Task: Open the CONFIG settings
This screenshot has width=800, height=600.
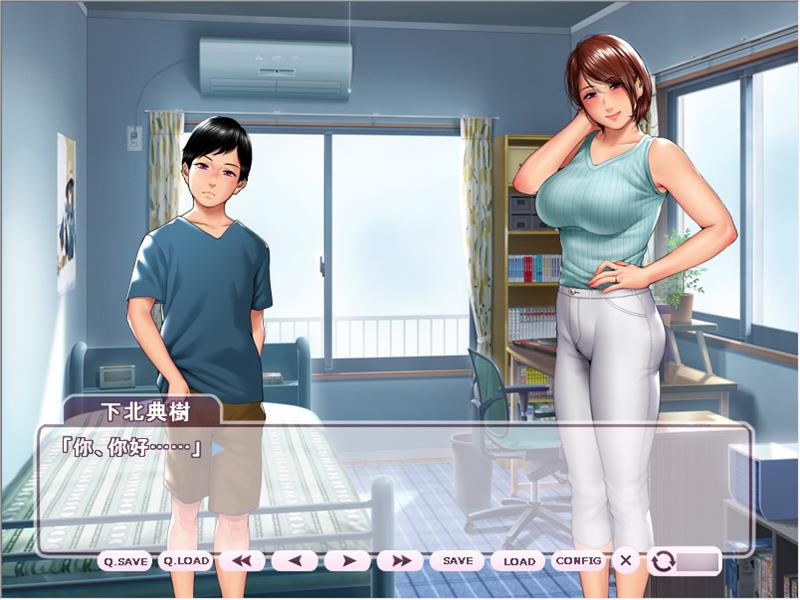Action: [579, 561]
